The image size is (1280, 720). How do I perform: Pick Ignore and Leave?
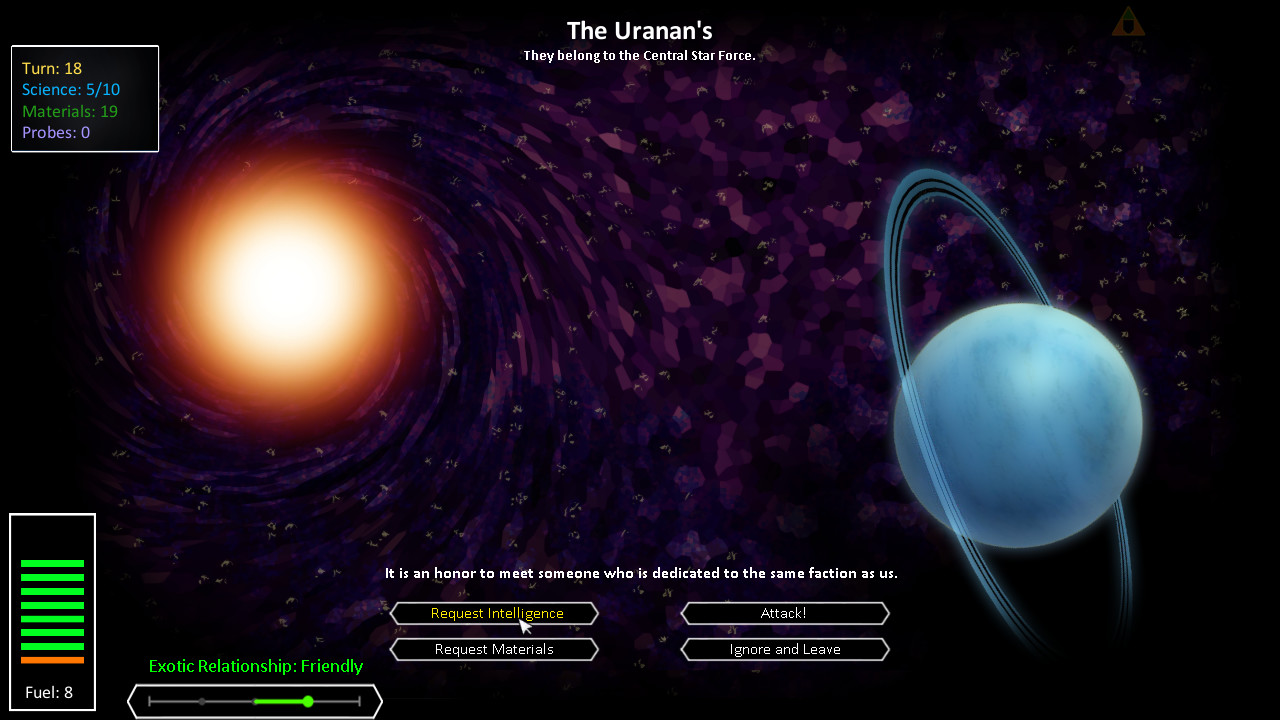point(784,649)
